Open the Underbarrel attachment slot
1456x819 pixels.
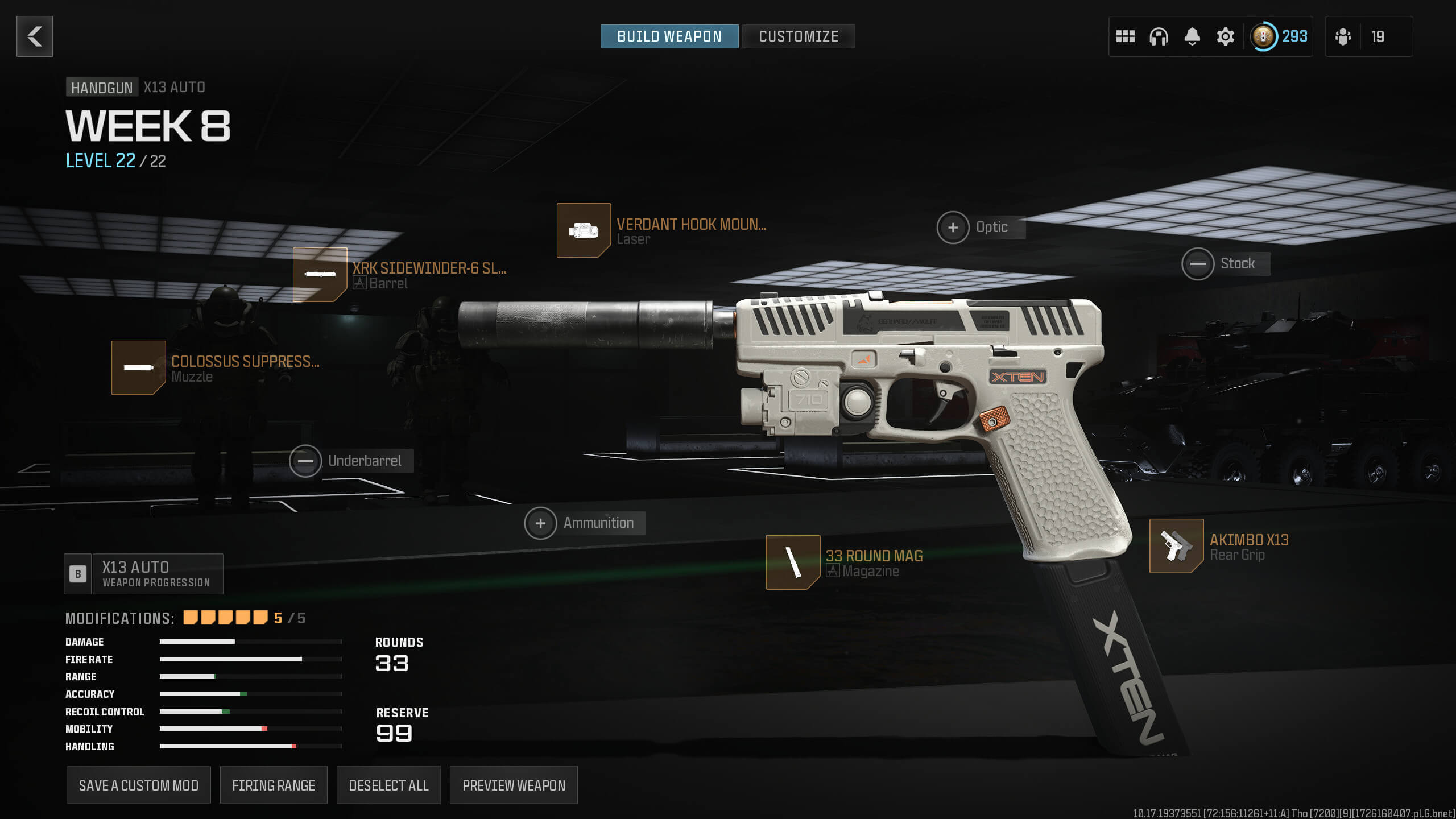(x=305, y=461)
